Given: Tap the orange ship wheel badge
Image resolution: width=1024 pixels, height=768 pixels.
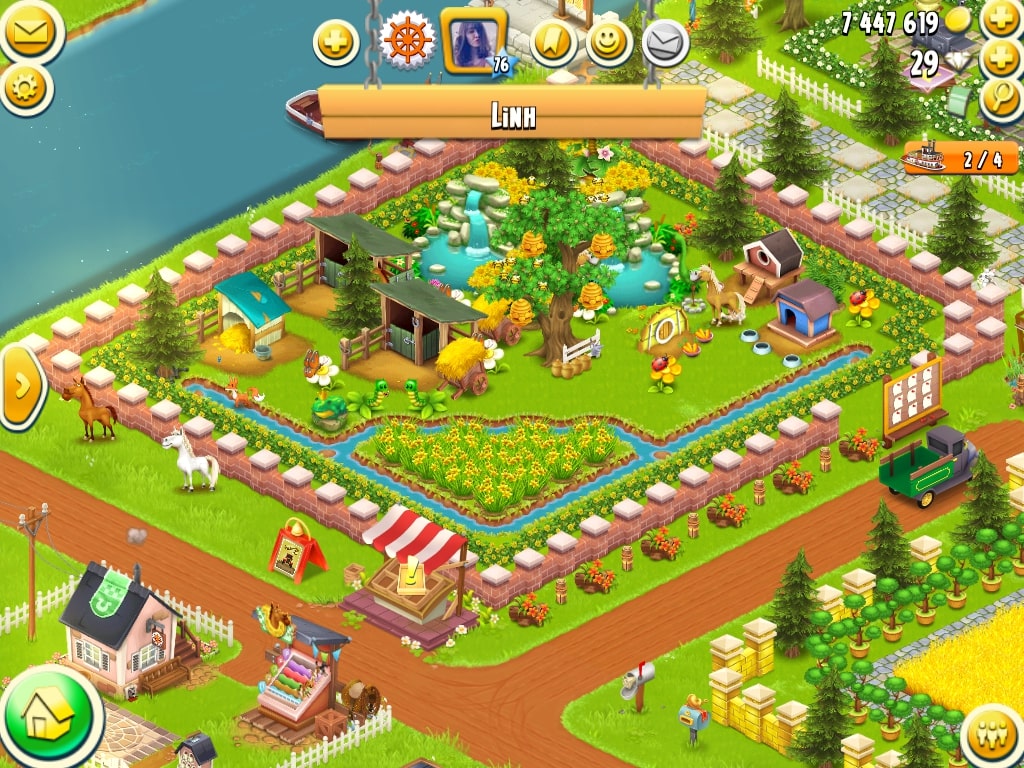Looking at the screenshot, I should click(407, 42).
